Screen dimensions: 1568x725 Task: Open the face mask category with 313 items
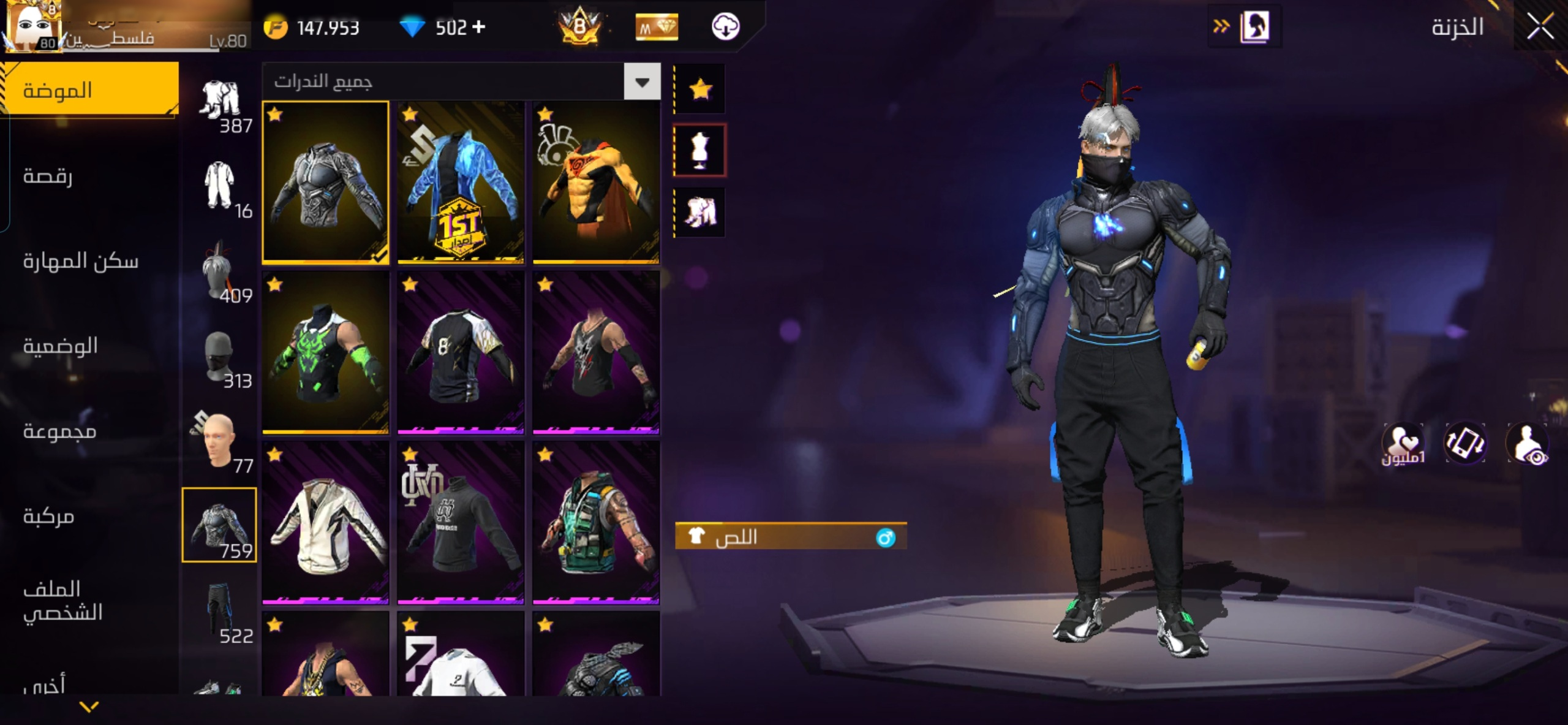[219, 359]
